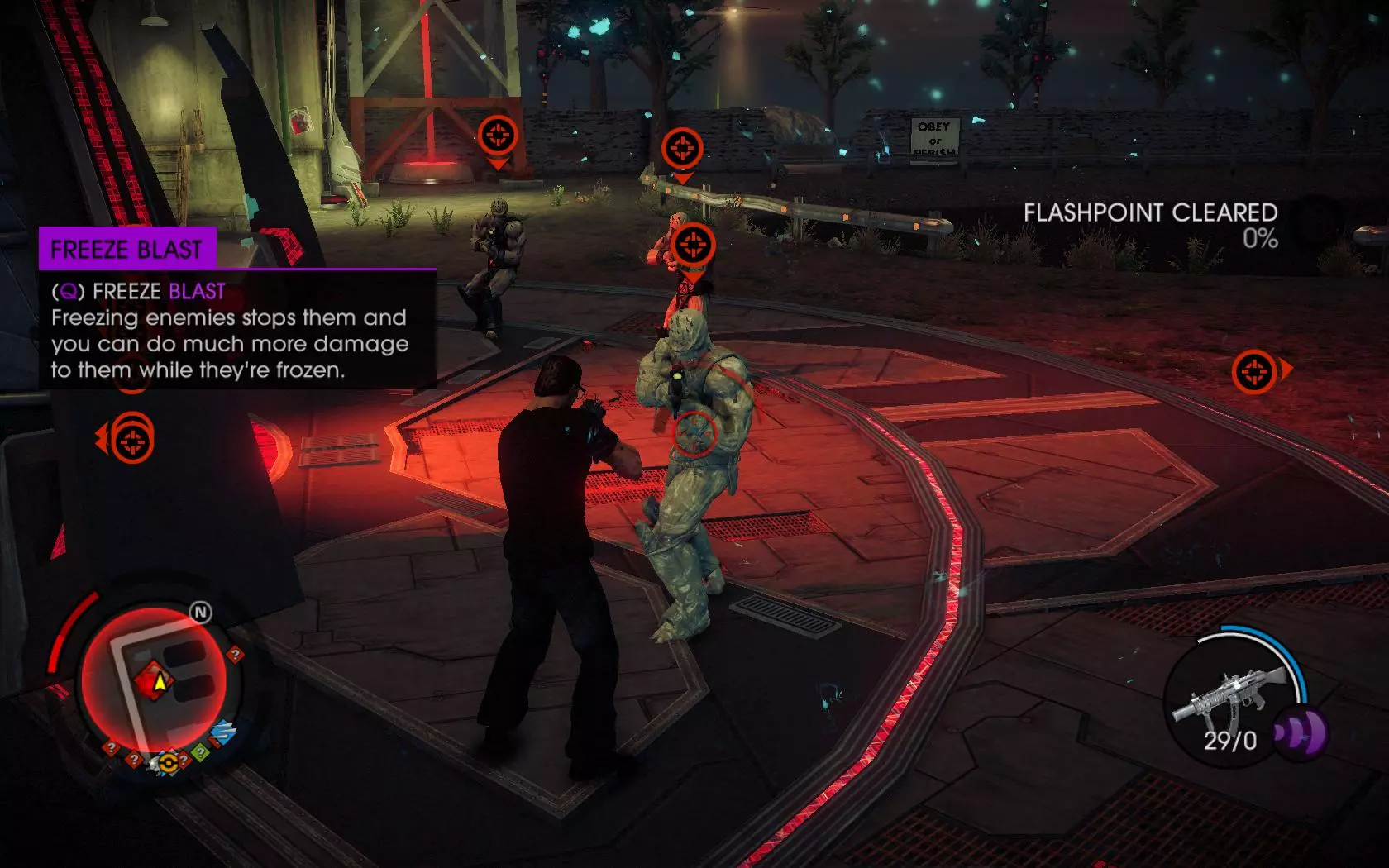
Task: Click the North compass indicator on minimap
Action: tap(201, 613)
